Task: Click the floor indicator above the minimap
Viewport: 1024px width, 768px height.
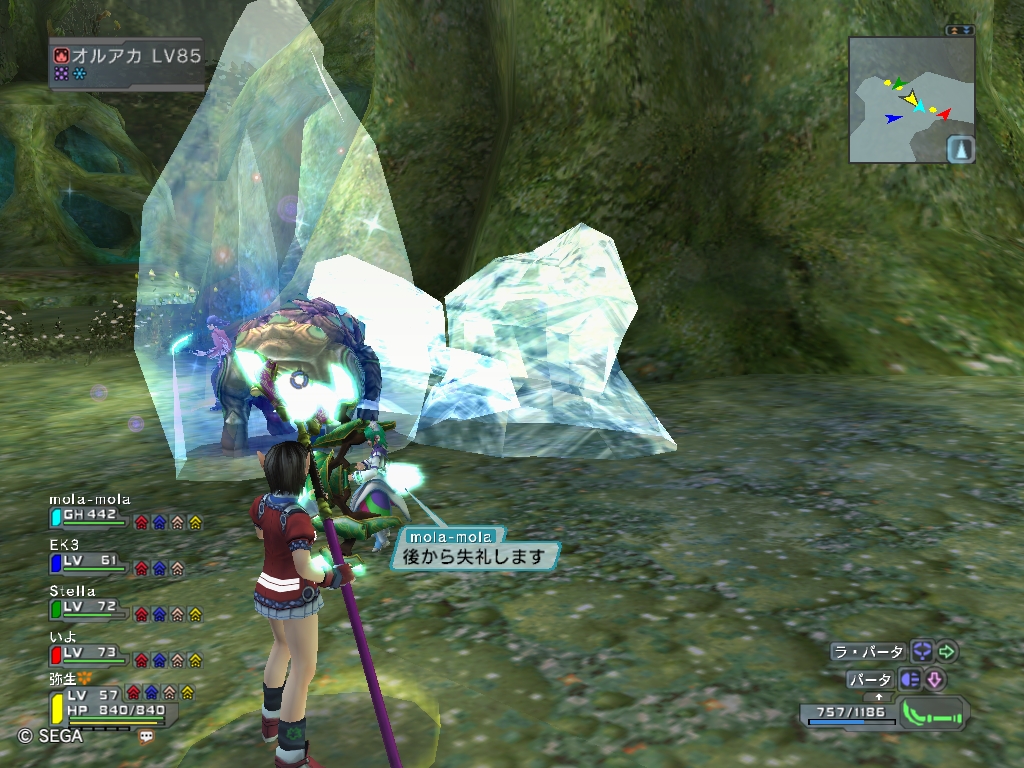Action: pyautogui.click(x=961, y=30)
